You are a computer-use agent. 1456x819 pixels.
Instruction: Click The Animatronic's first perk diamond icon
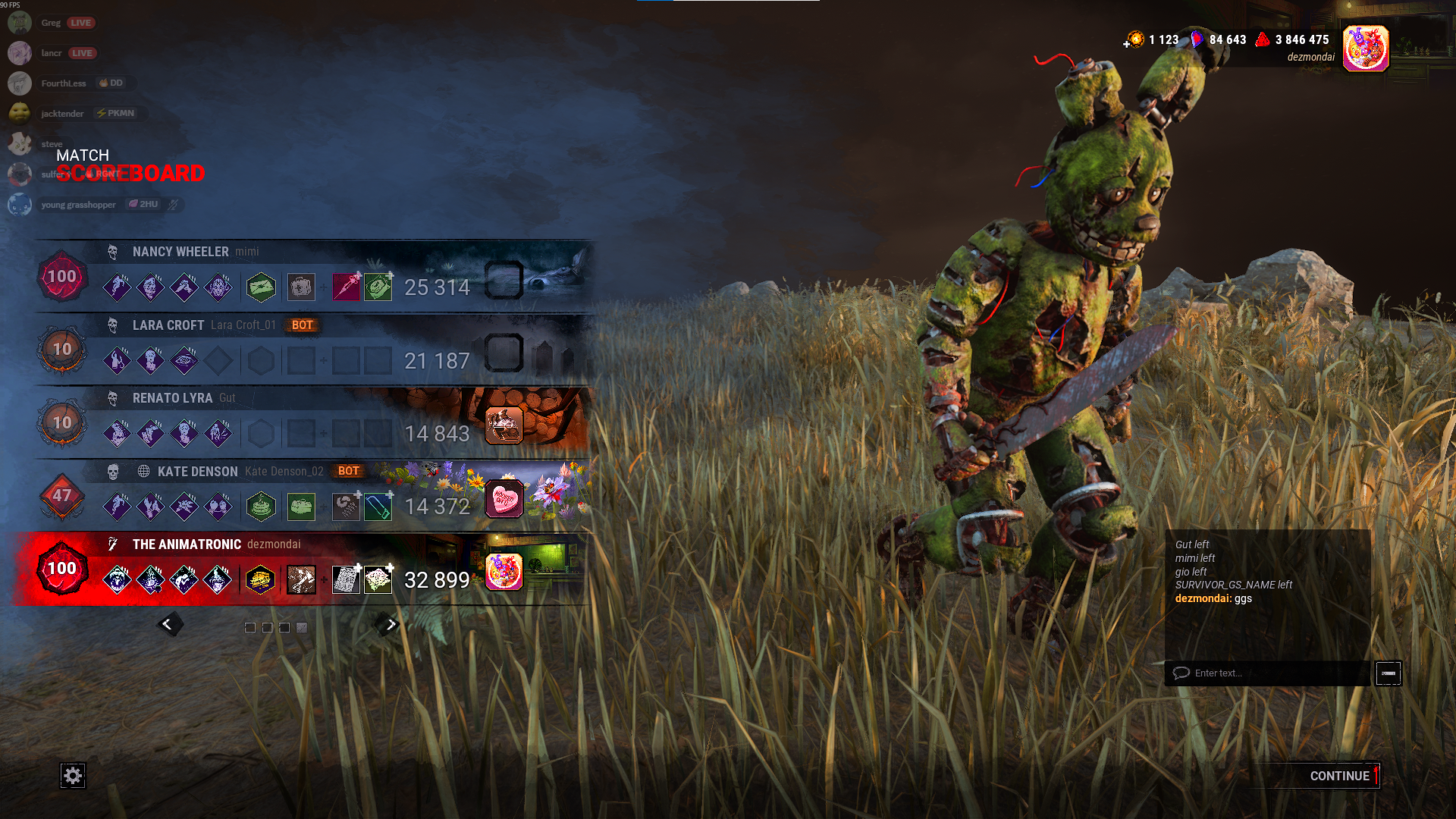(x=118, y=579)
